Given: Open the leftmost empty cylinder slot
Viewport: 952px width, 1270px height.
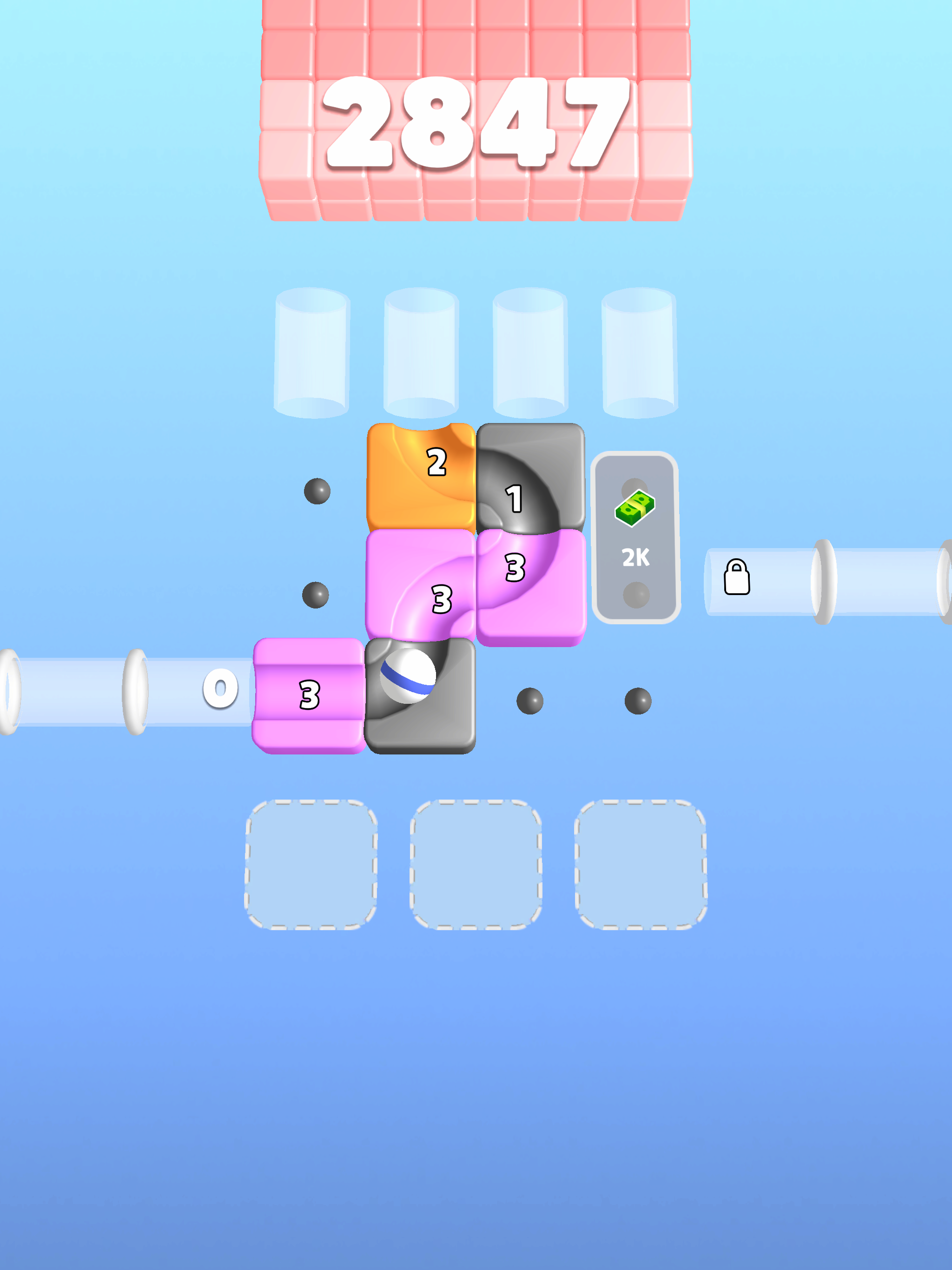Looking at the screenshot, I should 312,353.
